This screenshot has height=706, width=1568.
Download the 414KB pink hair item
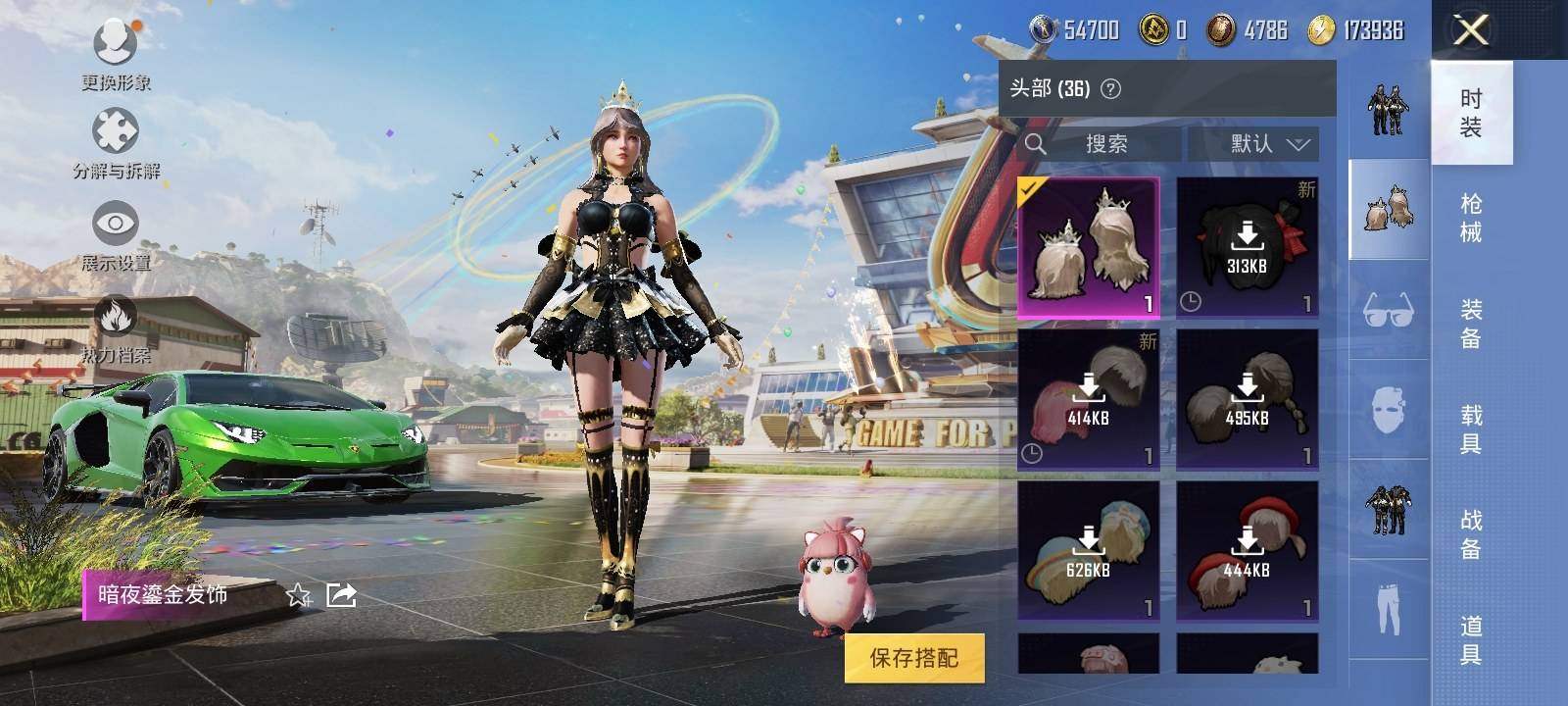click(1089, 400)
